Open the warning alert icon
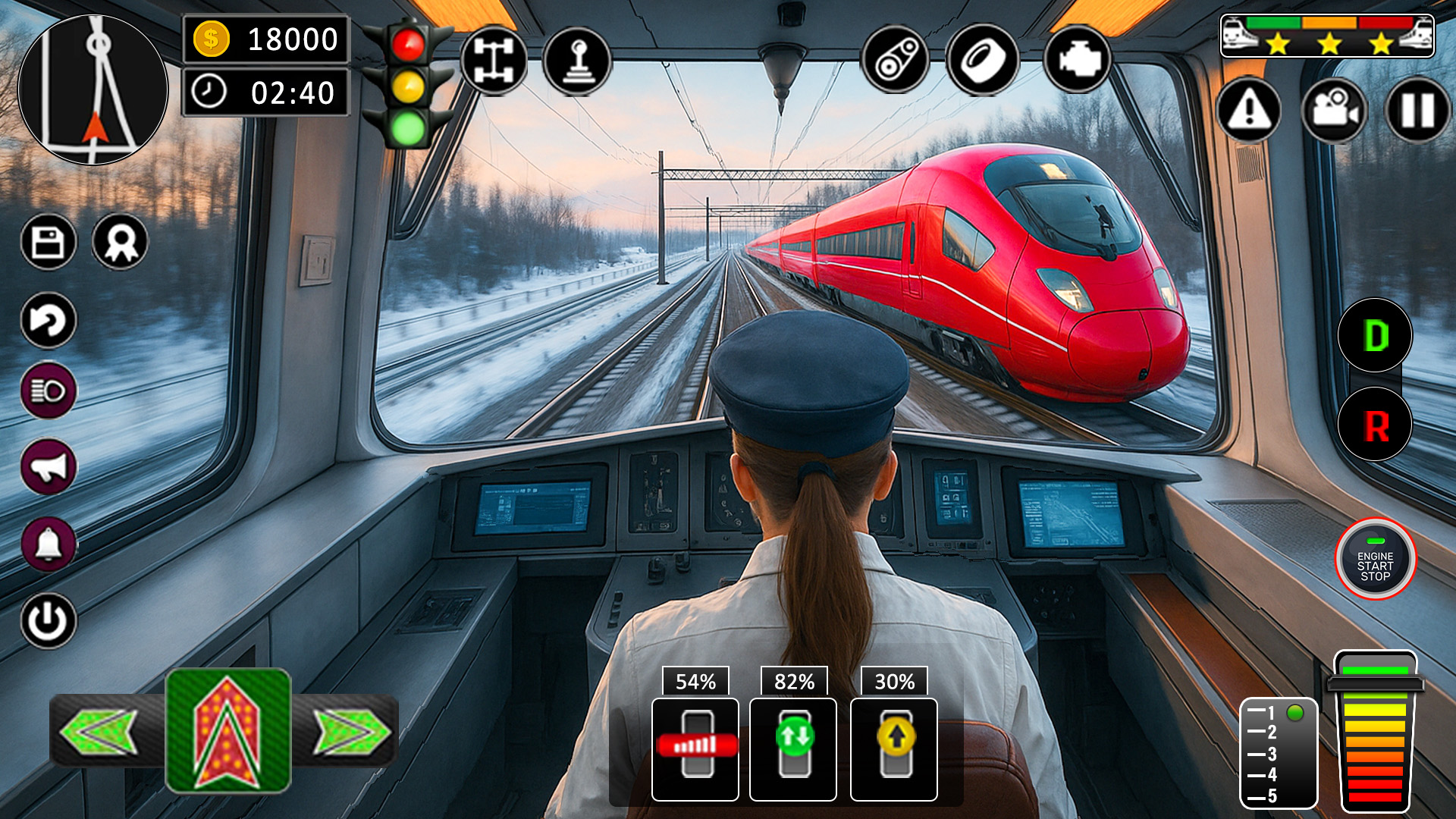Screen dimensions: 1456x819 click(1250, 112)
